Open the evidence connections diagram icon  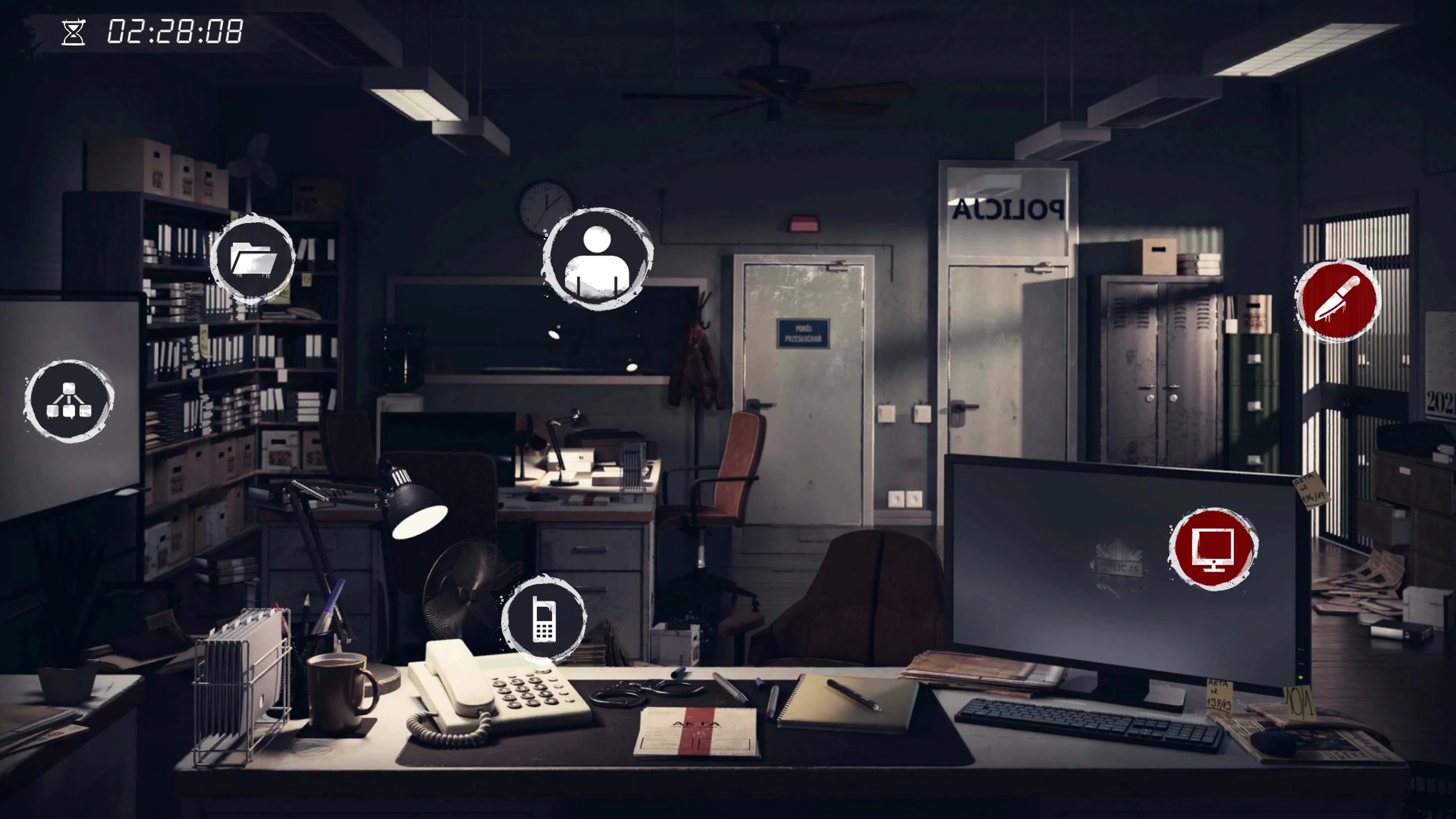tap(69, 400)
